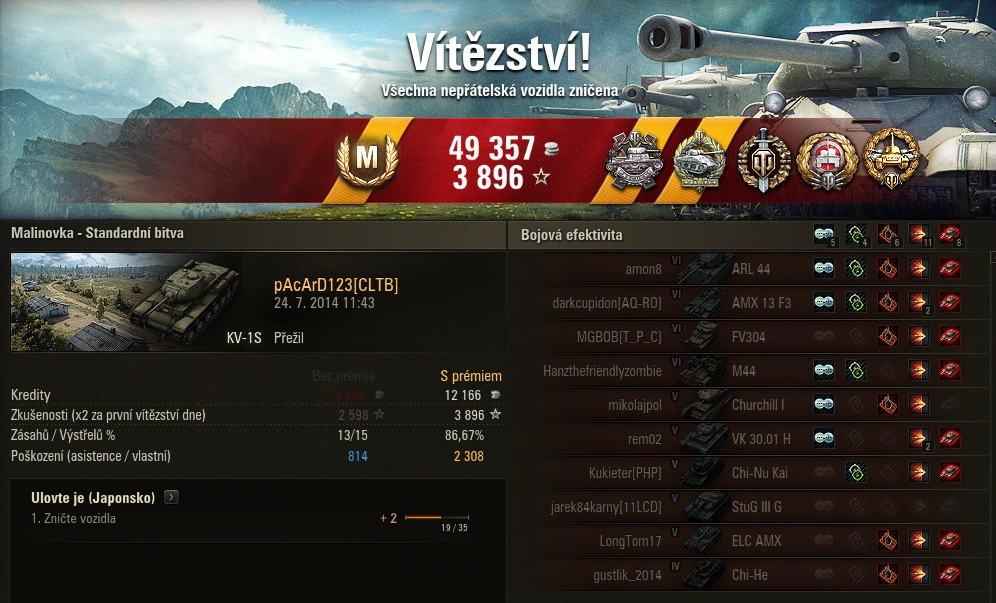Click the Mastery Badge M emblem
Viewport: 996px width, 603px height.
click(367, 158)
